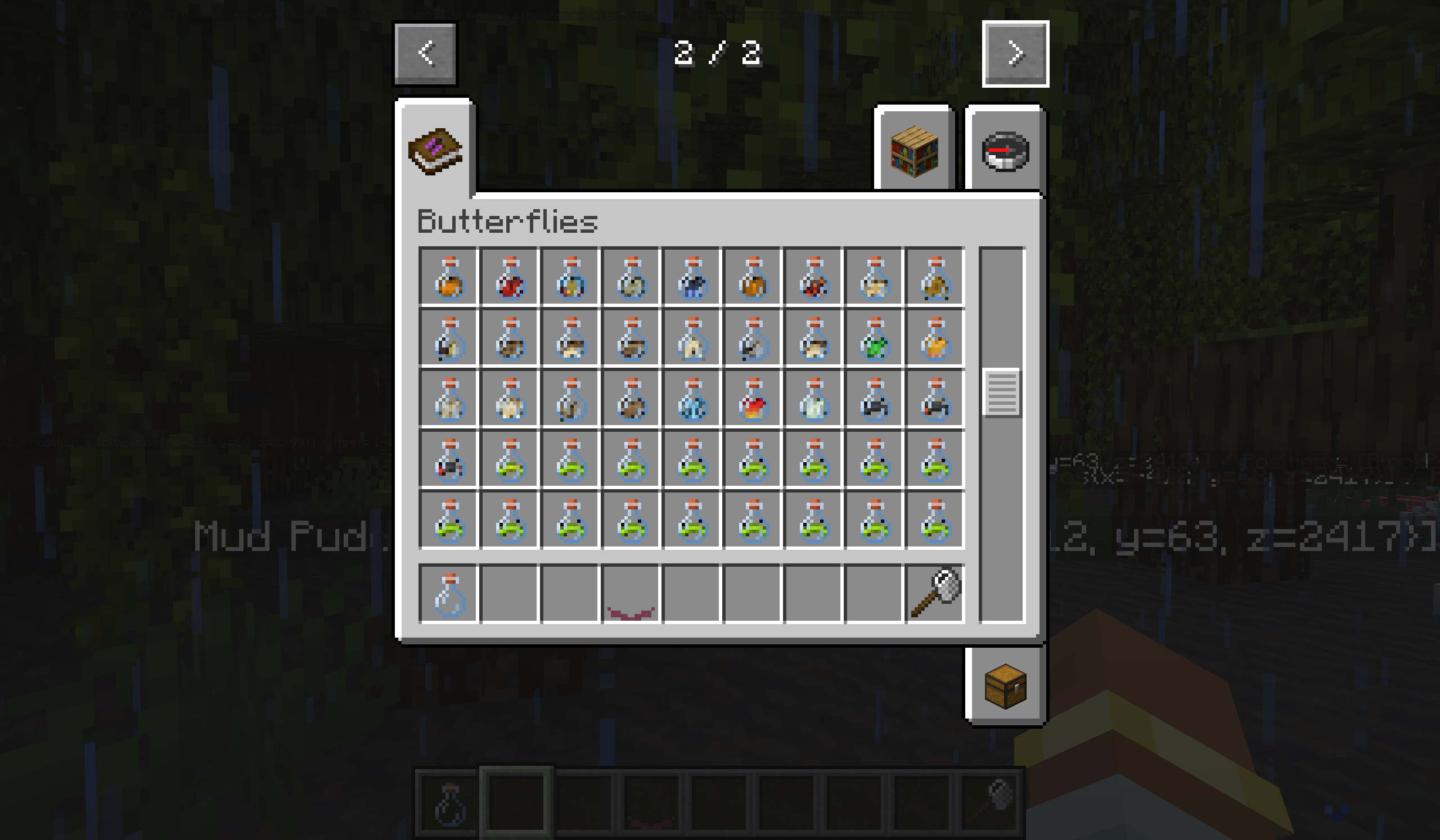Screen dimensions: 1440x840
Task: Pick the bottled dark blue butterfly
Action: (x=692, y=278)
